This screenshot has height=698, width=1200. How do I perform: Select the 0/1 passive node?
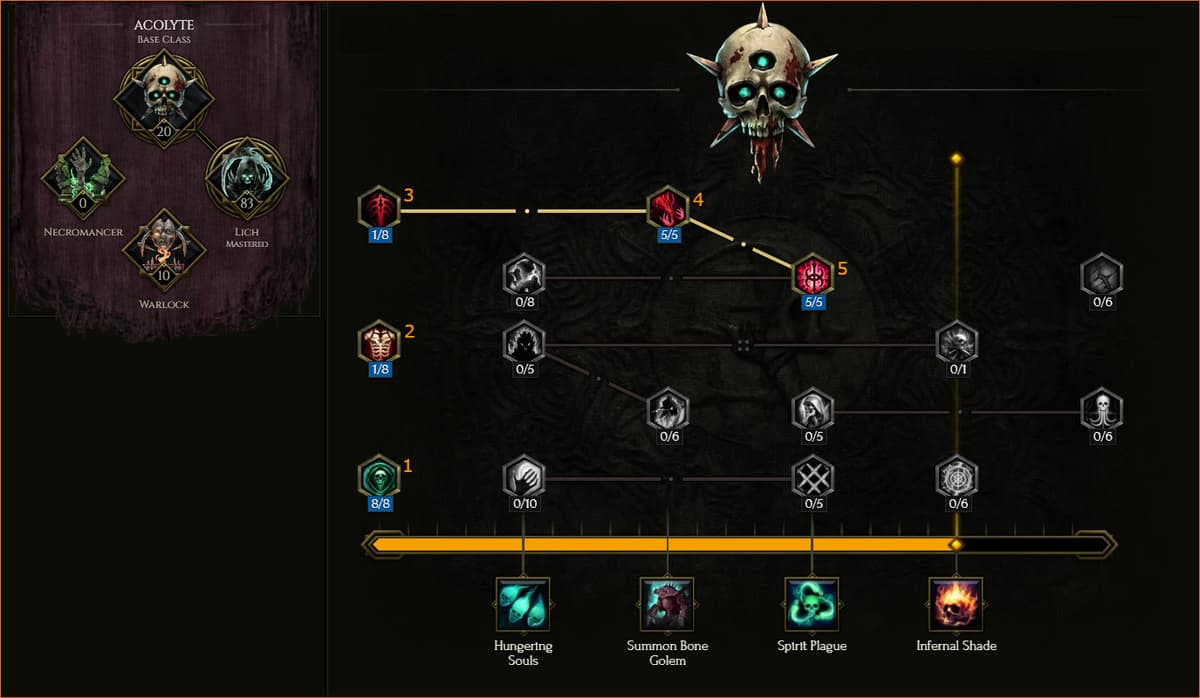click(957, 343)
